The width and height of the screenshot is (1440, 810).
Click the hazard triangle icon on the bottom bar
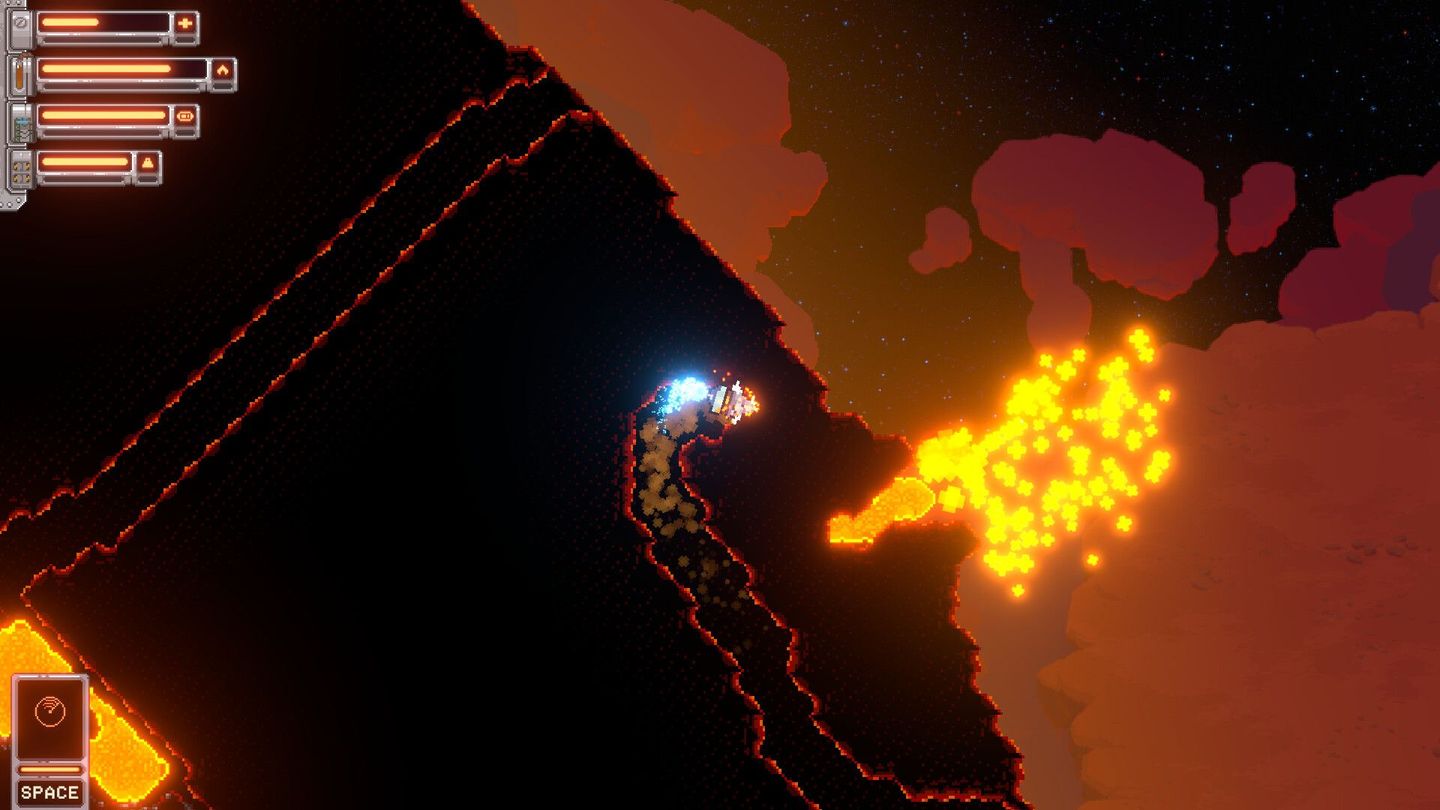click(147, 162)
